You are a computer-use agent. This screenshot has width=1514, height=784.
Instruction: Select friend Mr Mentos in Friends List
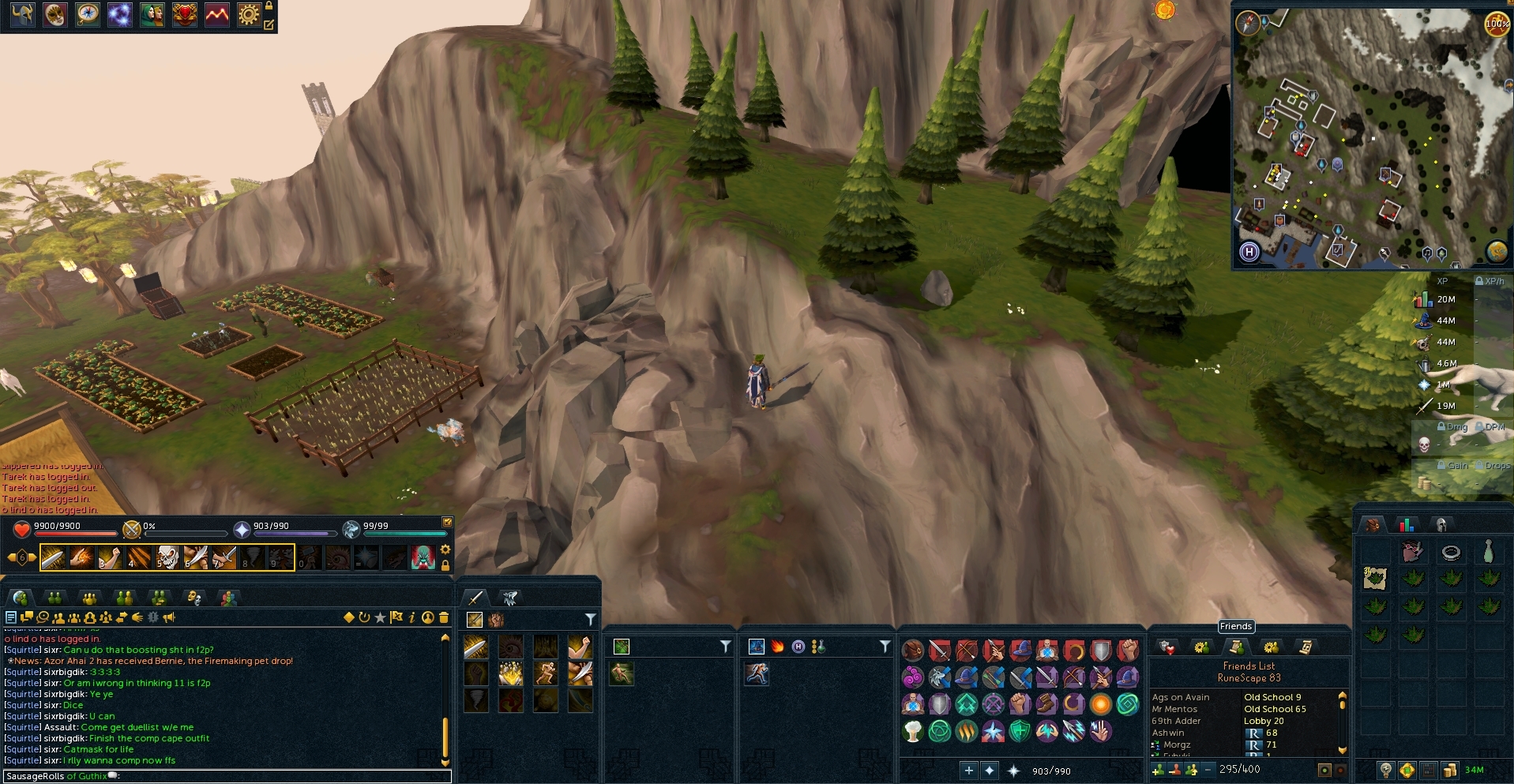[x=1174, y=709]
